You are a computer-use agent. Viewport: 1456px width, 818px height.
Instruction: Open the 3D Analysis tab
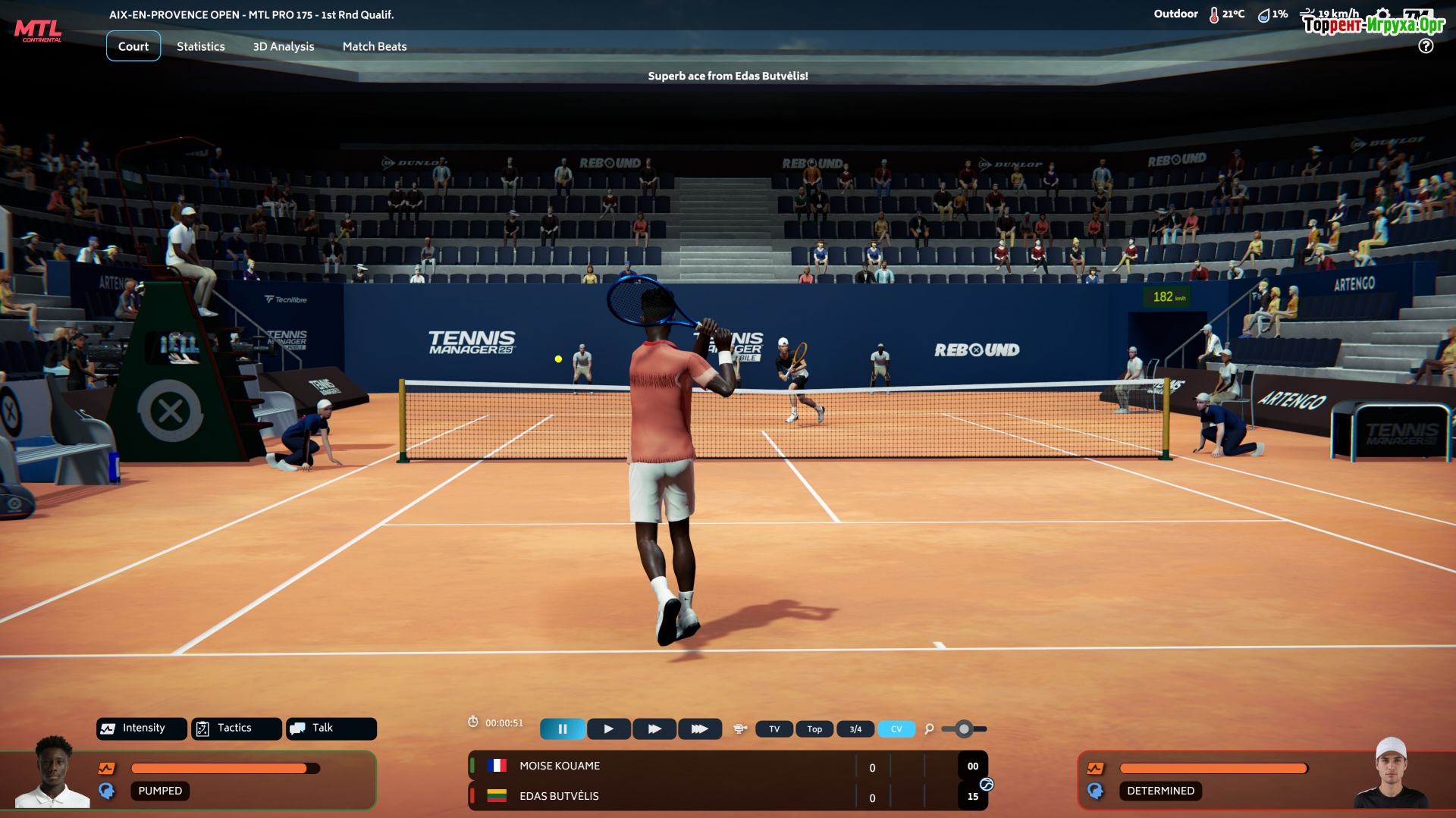coord(283,46)
